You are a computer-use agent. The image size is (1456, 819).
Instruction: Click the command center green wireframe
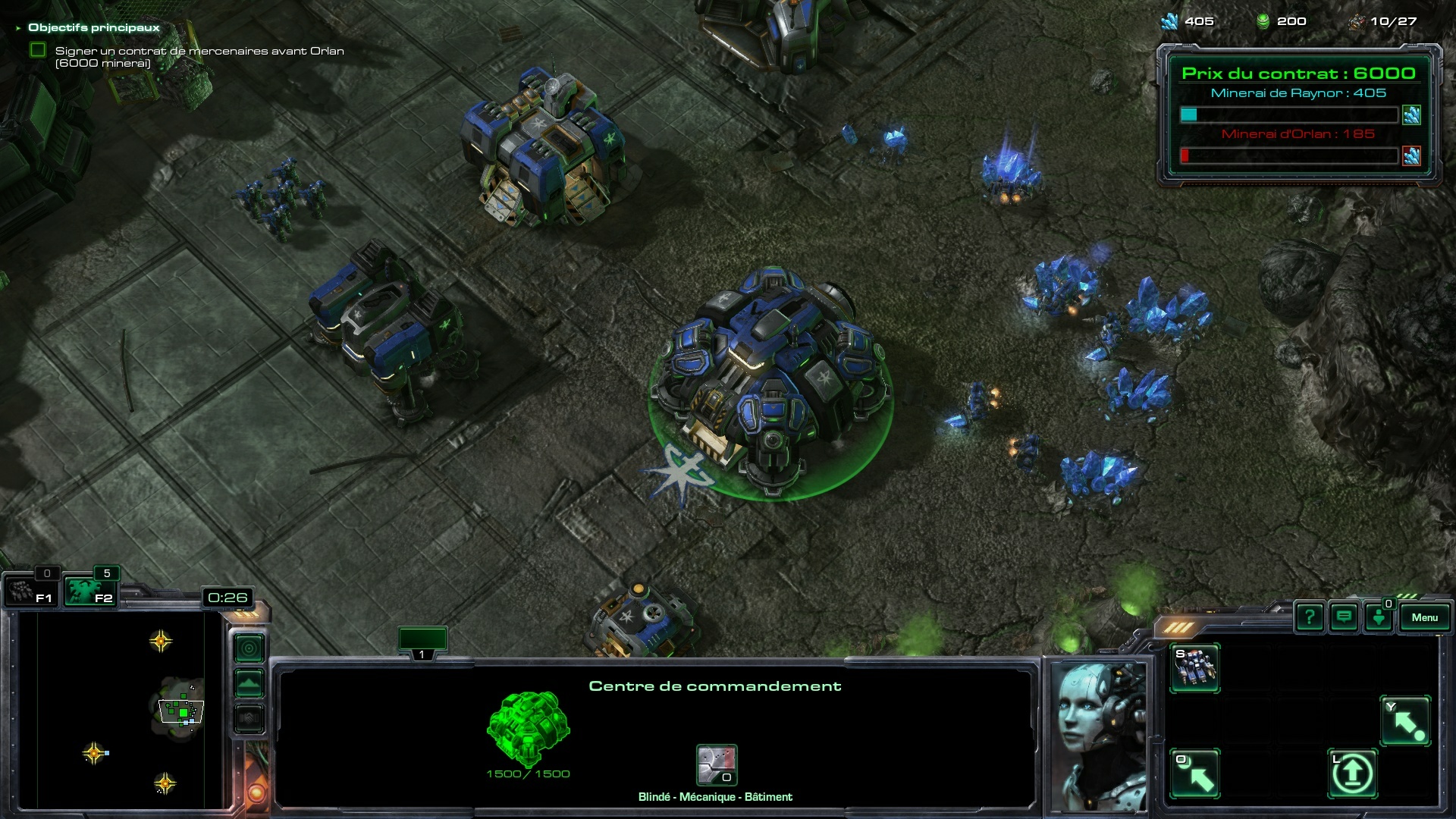[528, 728]
